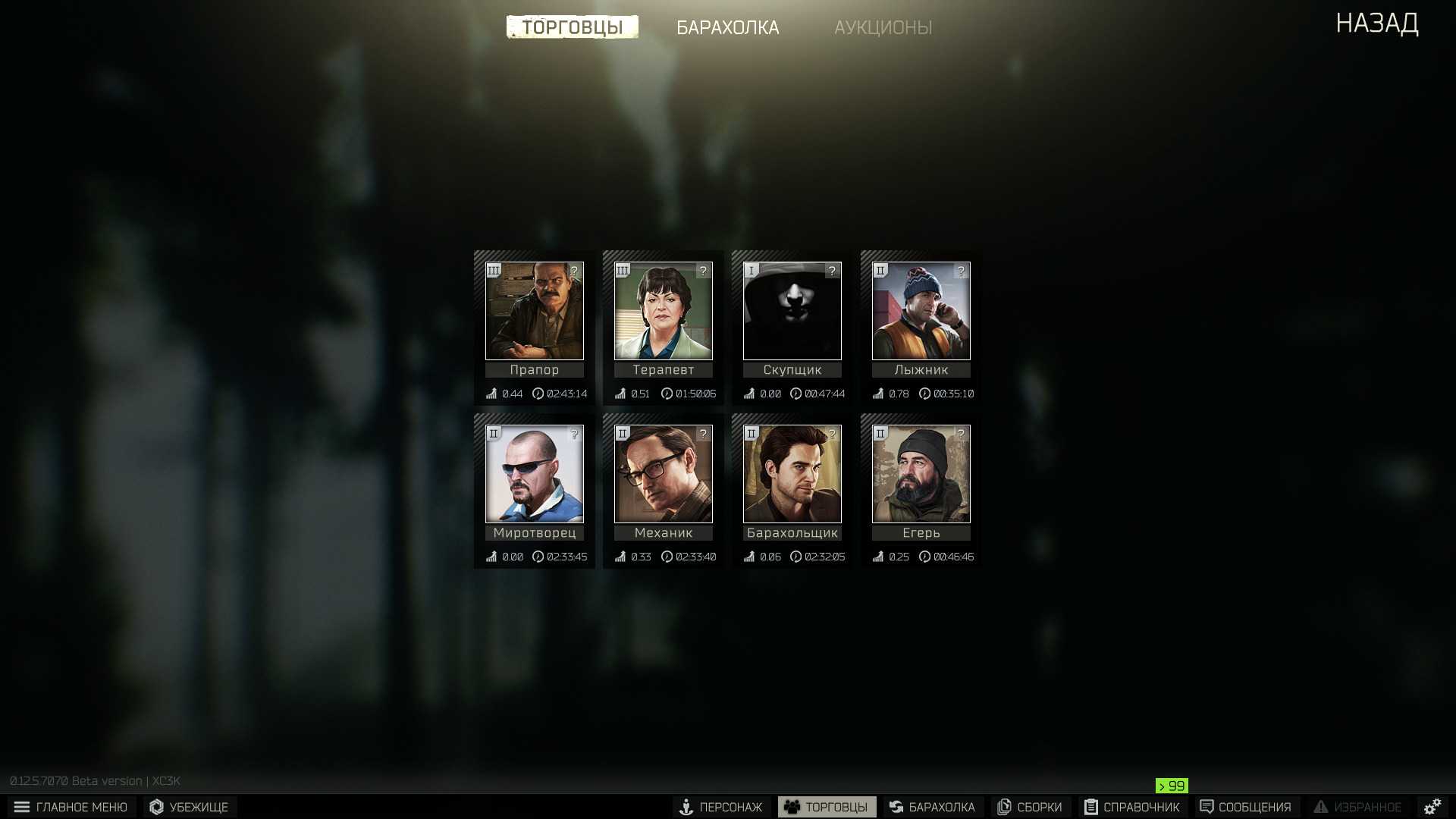Open the Справочник handbook
The height and width of the screenshot is (819, 1456).
(1132, 807)
